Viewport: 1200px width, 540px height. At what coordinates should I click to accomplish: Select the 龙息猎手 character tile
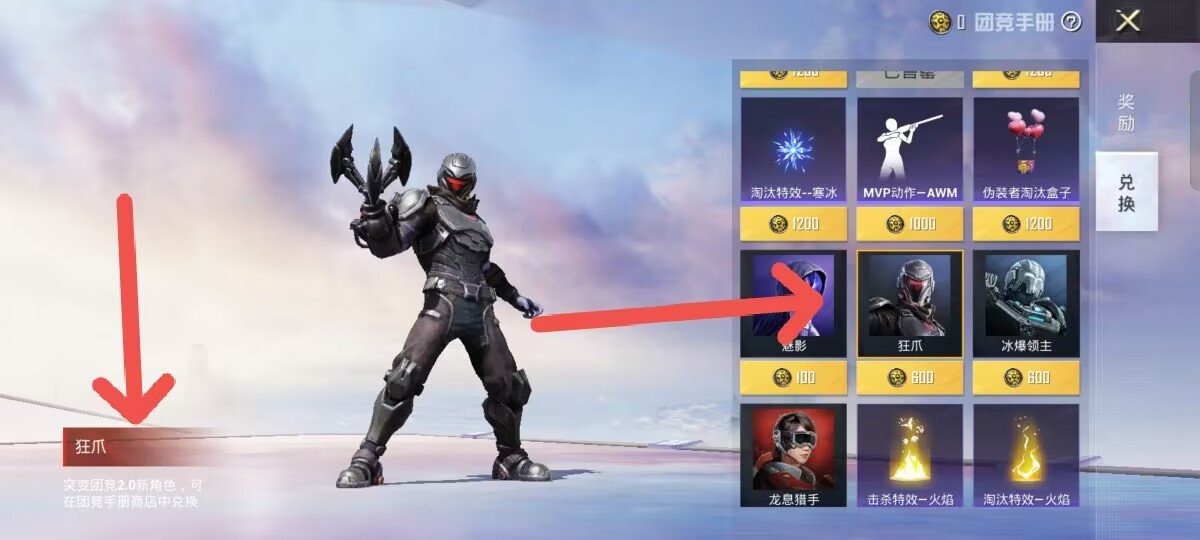coord(793,455)
